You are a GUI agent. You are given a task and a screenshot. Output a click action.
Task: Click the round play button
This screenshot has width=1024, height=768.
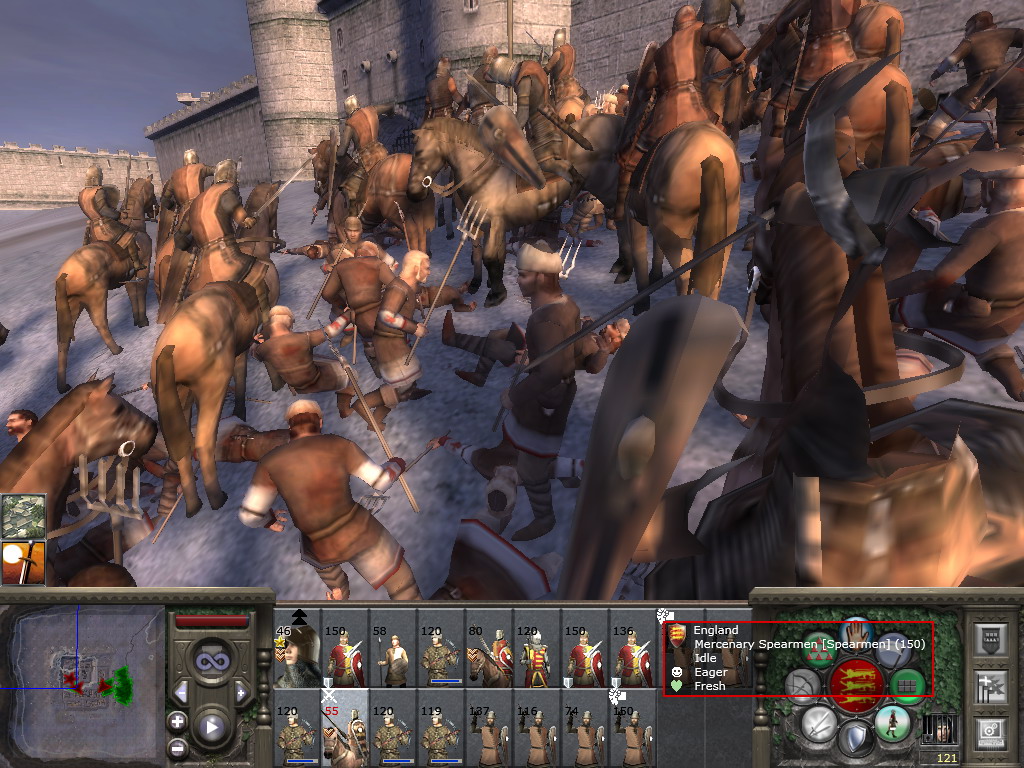[211, 727]
